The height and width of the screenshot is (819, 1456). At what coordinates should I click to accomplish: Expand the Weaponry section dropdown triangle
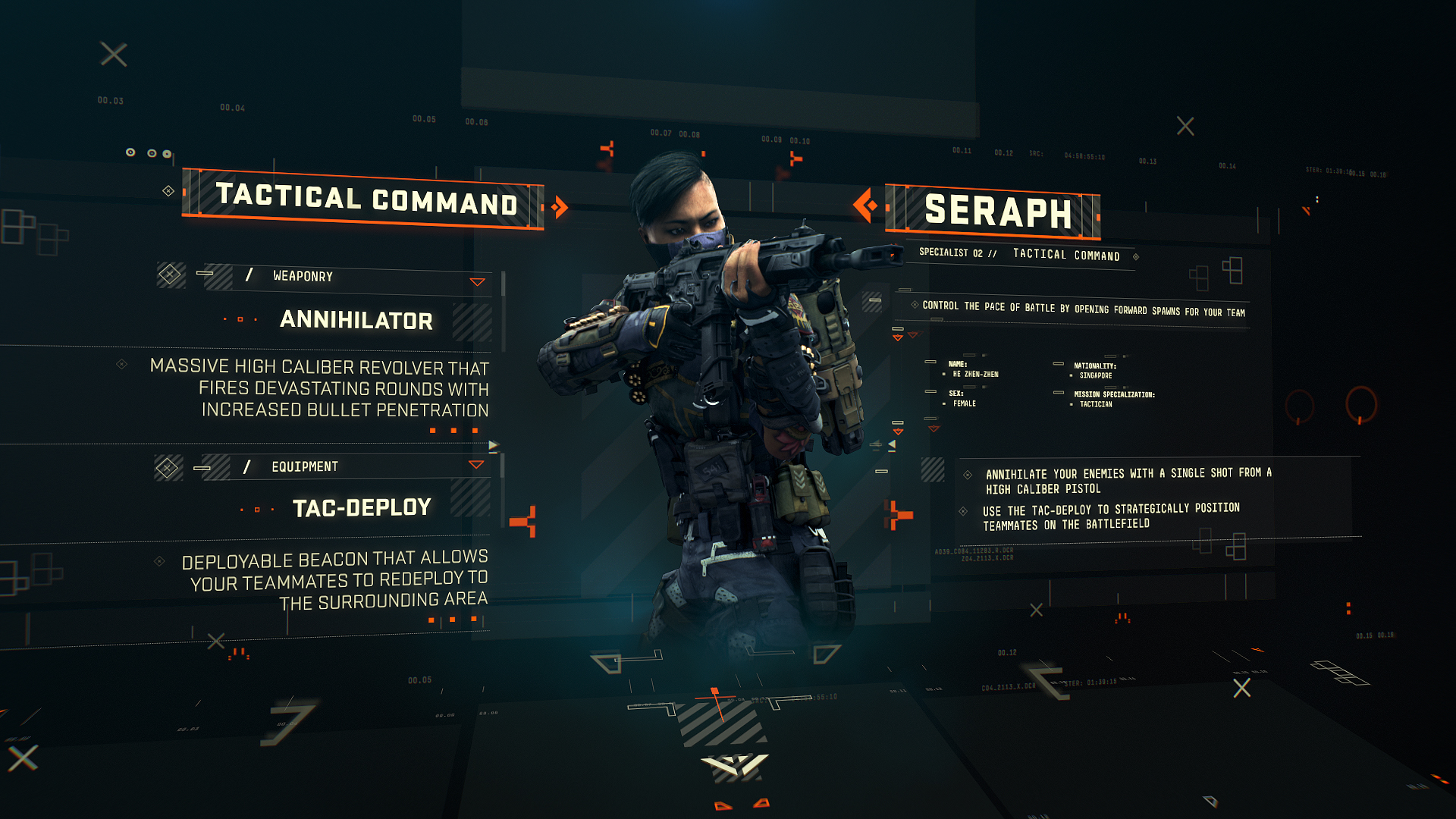477,282
